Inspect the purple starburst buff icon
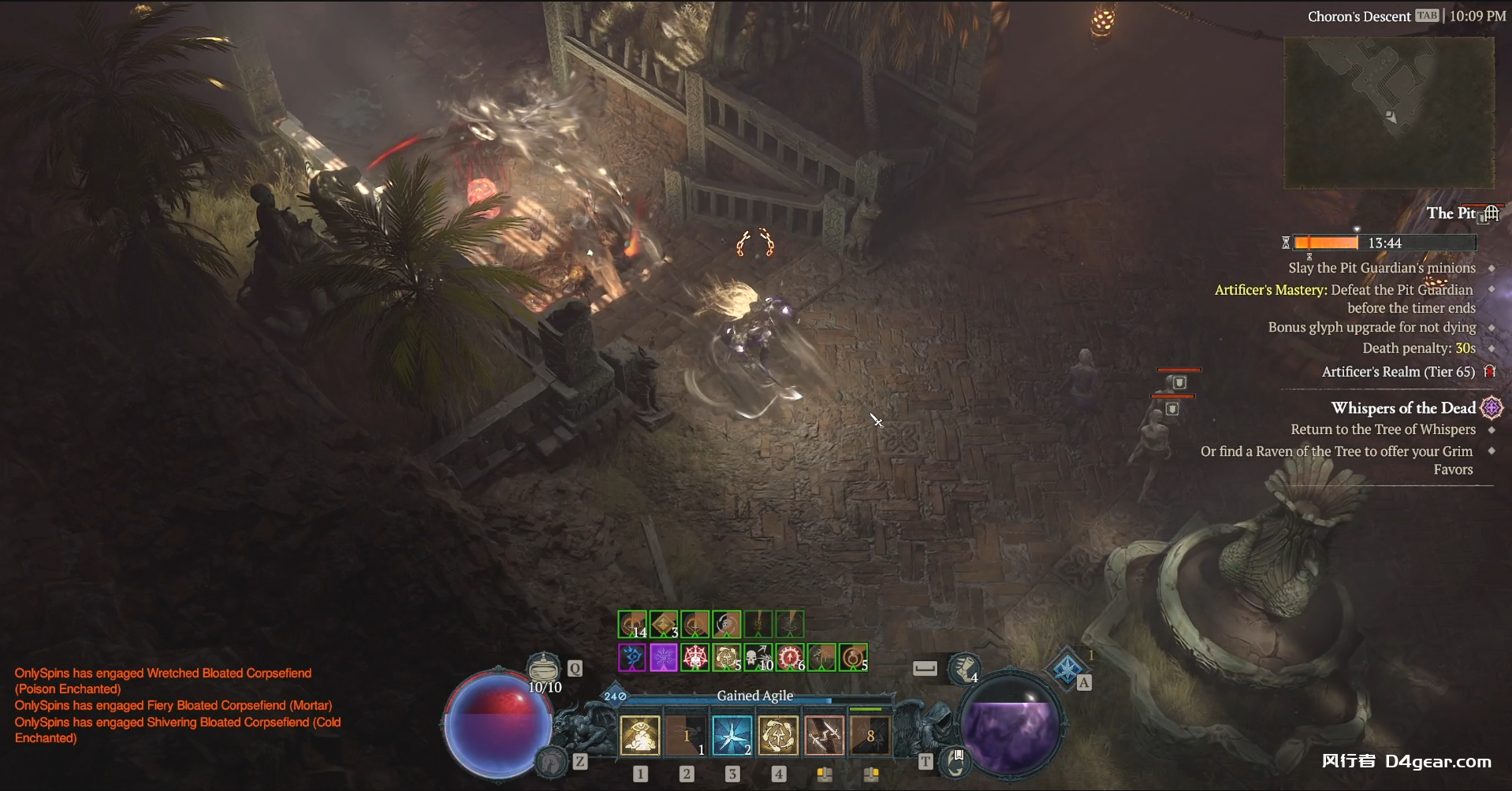 click(x=663, y=657)
